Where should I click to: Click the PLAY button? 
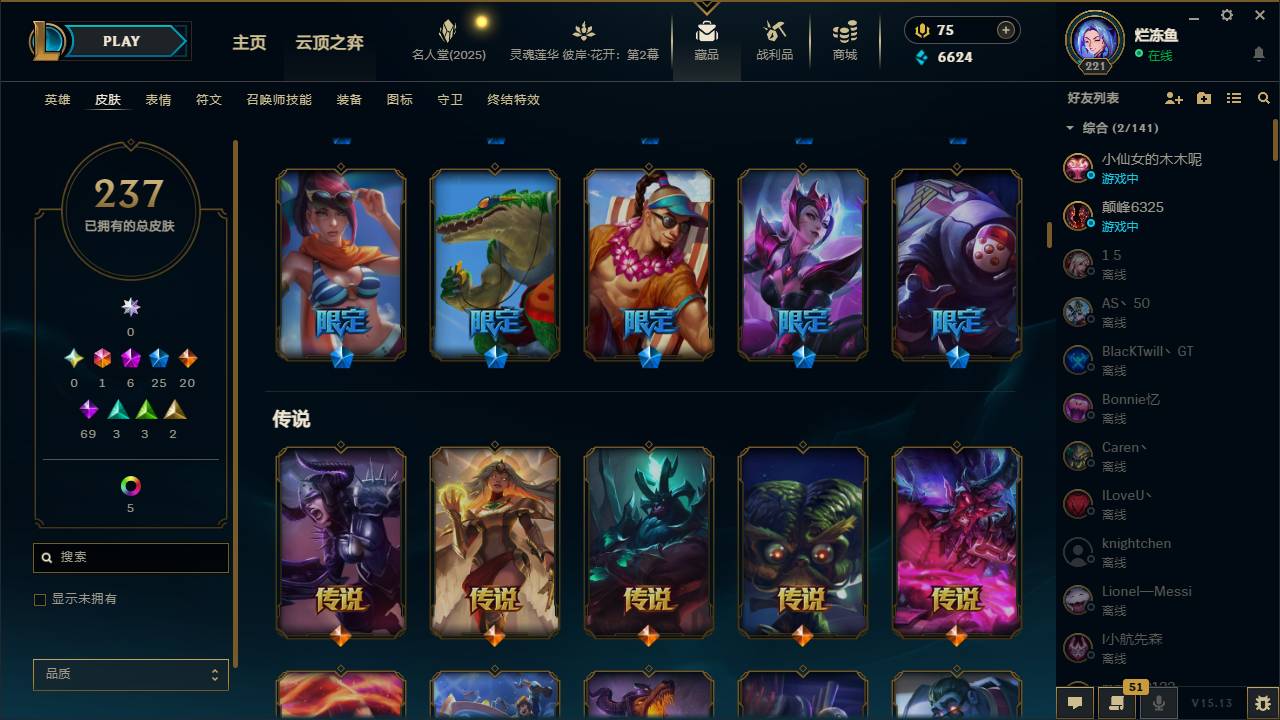point(120,41)
